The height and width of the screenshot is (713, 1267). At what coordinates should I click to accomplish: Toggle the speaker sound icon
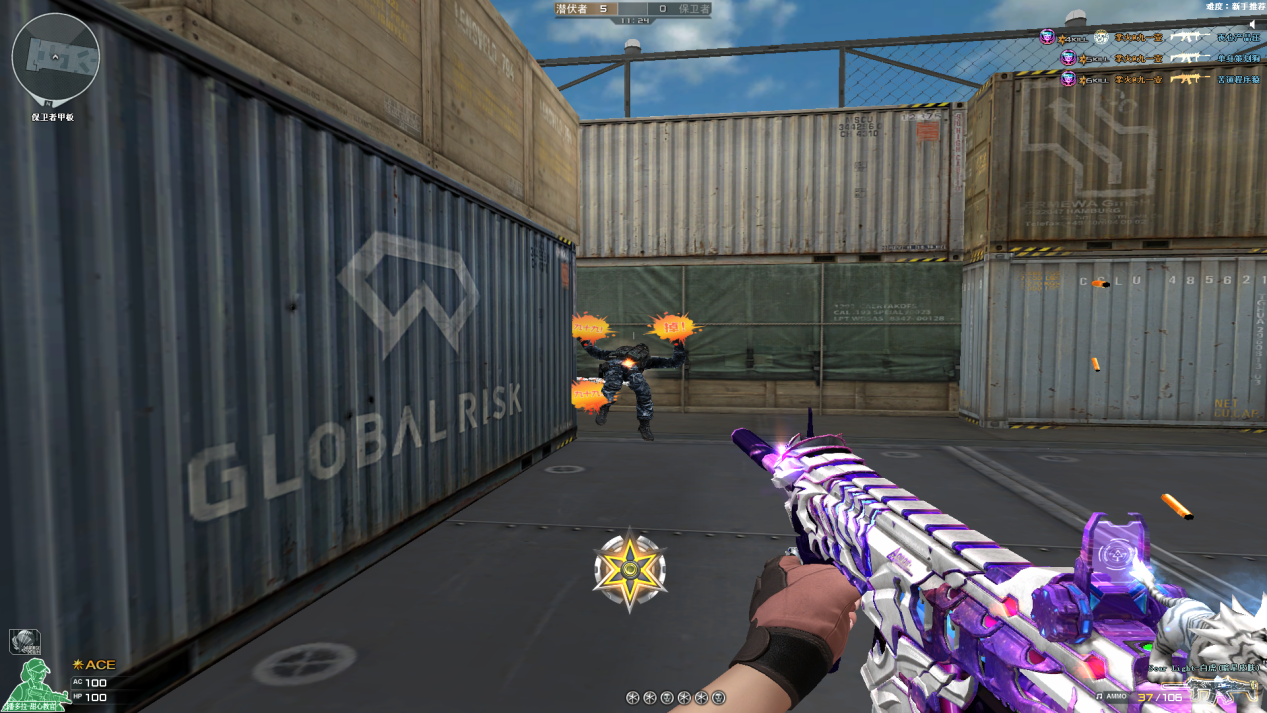pyautogui.click(x=1251, y=24)
